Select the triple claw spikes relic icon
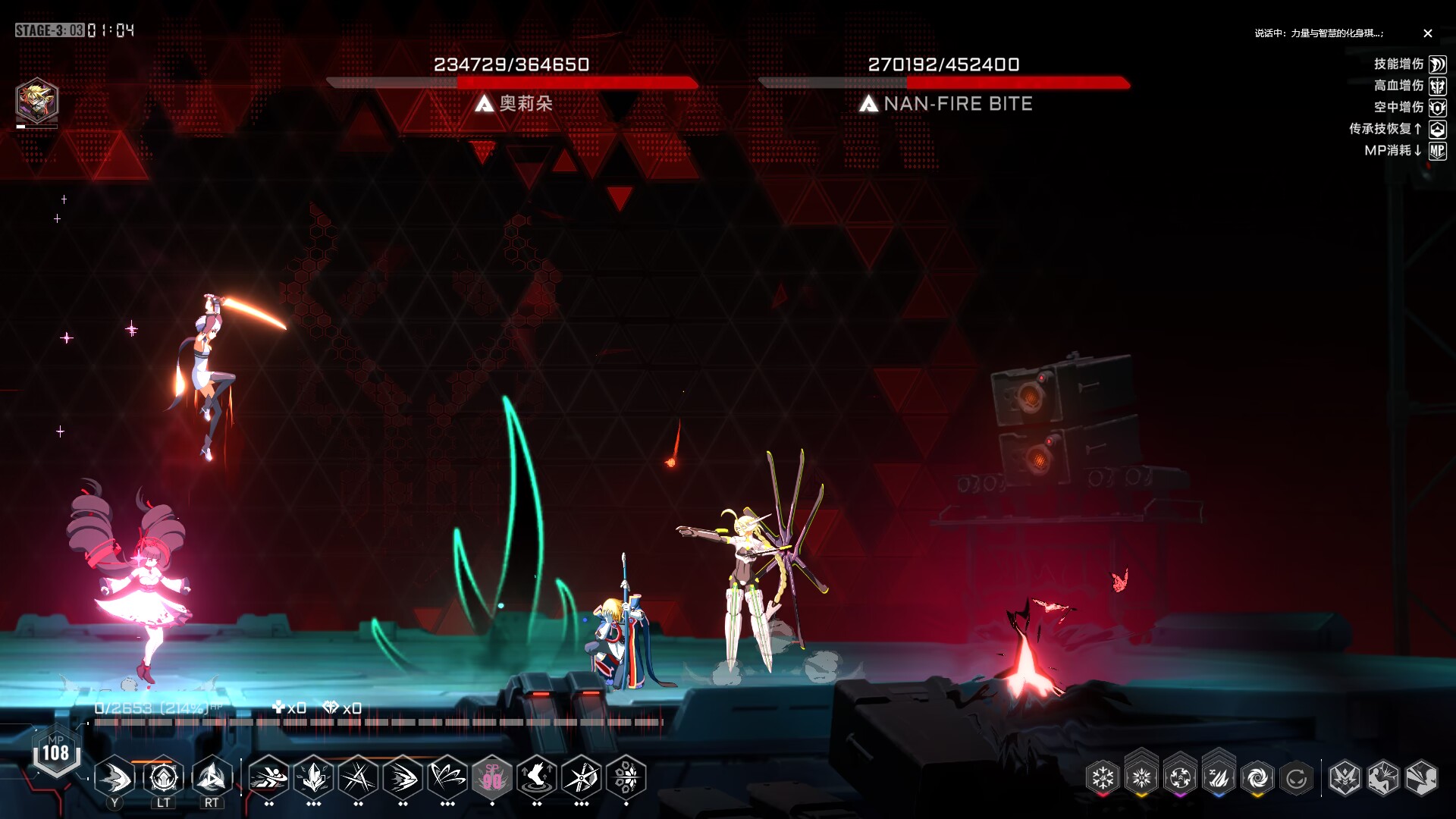 (1219, 777)
